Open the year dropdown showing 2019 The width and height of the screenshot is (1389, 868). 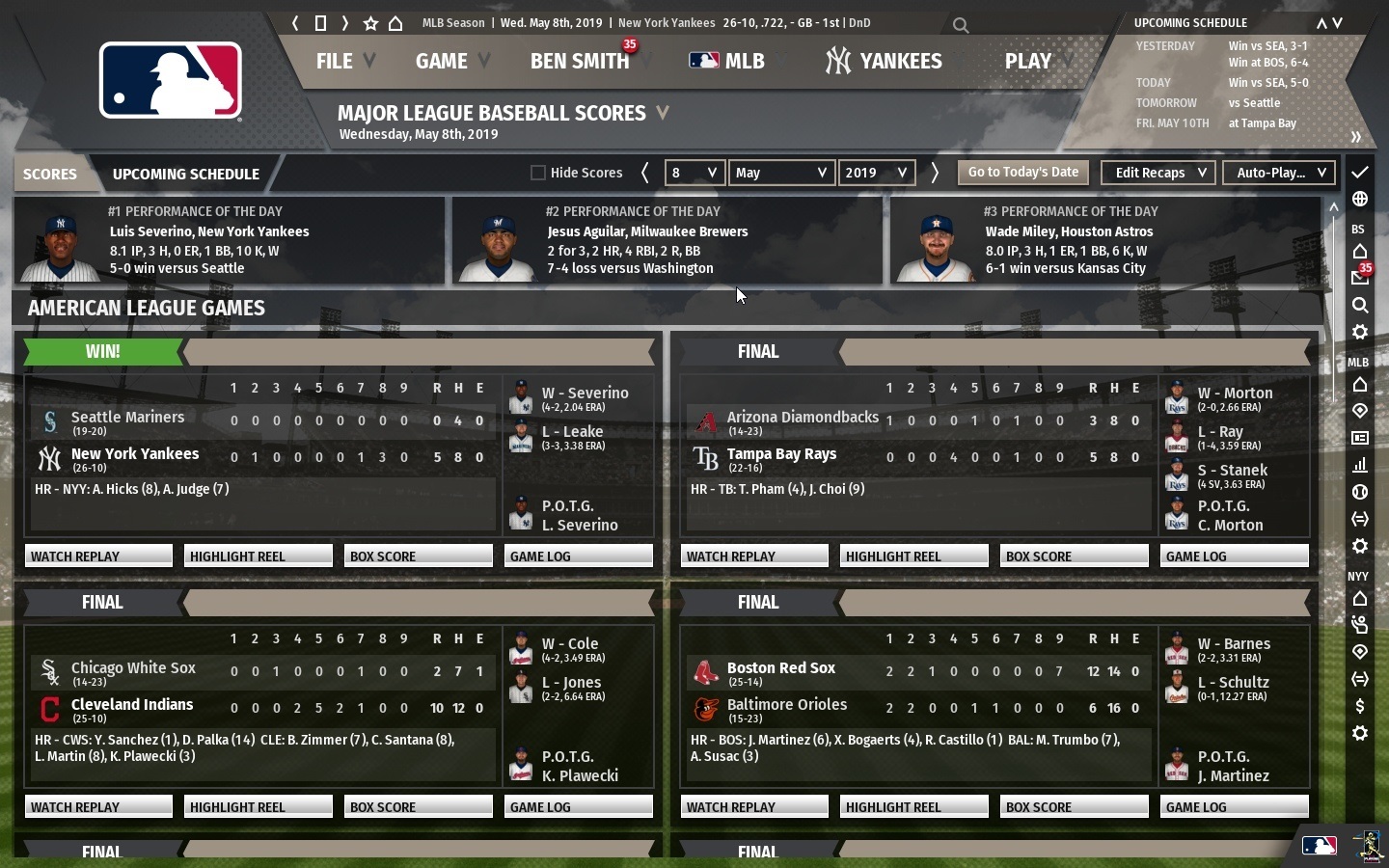click(876, 173)
